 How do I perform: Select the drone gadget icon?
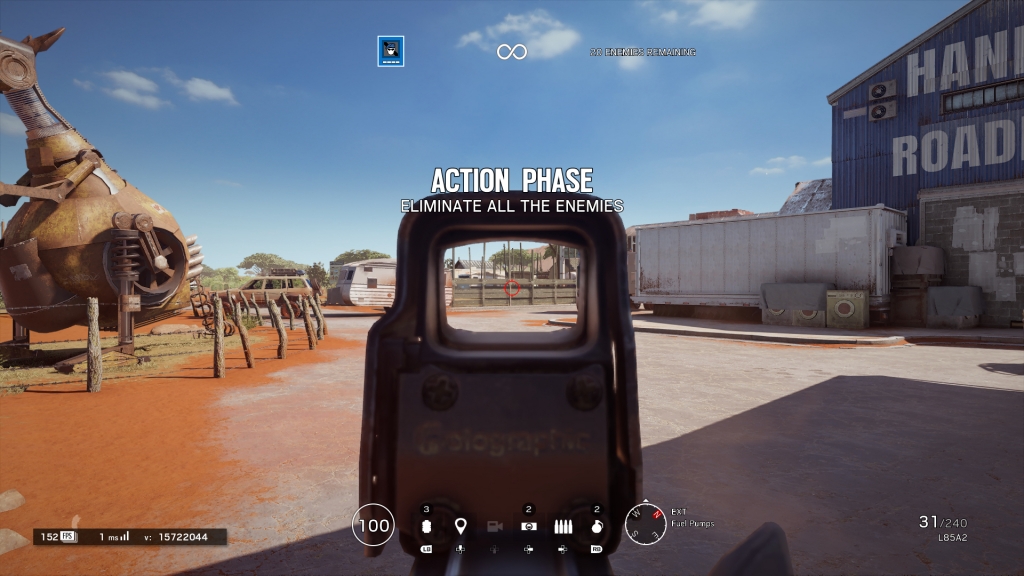click(529, 526)
